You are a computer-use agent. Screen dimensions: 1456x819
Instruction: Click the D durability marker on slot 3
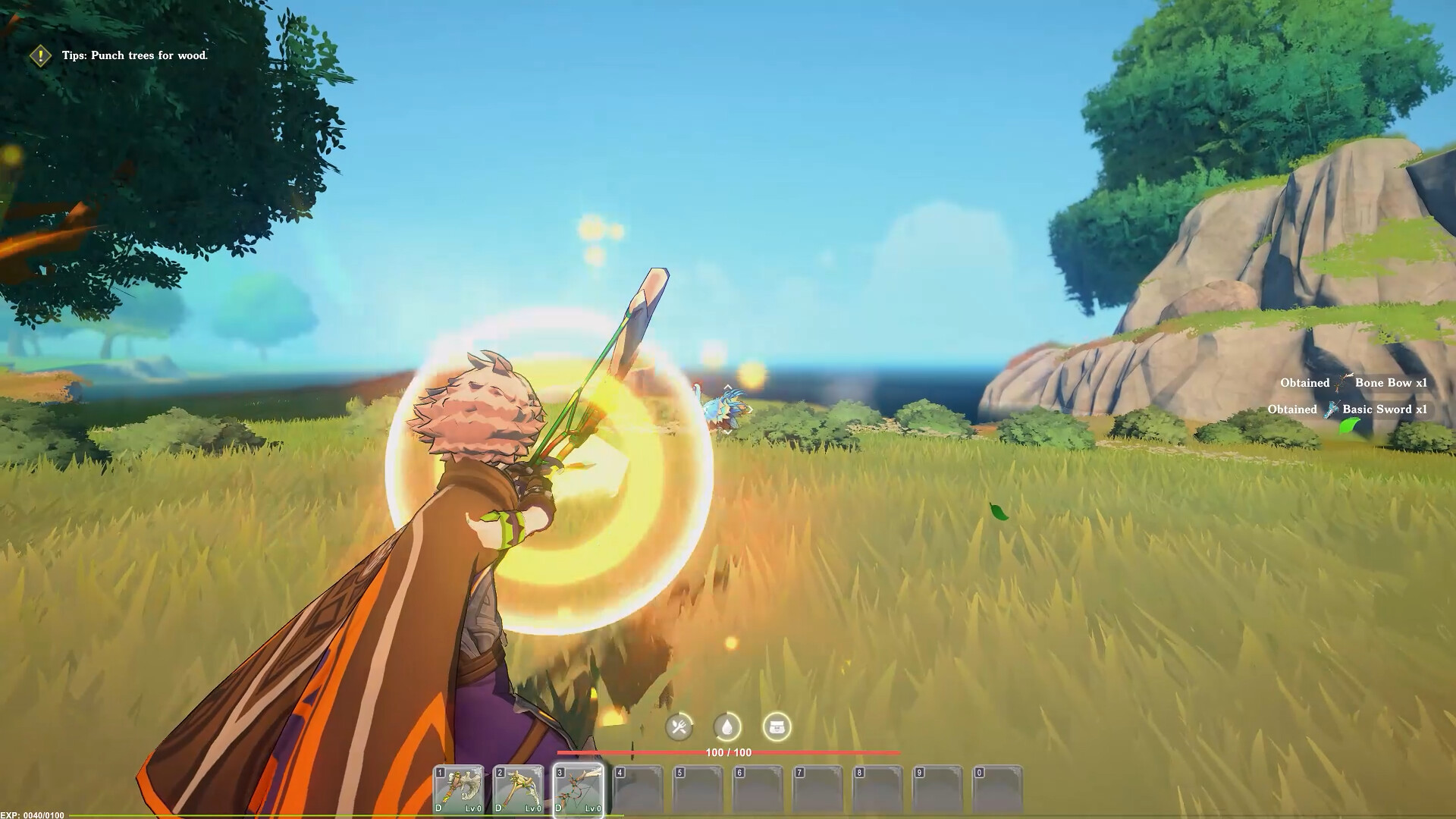point(557,810)
